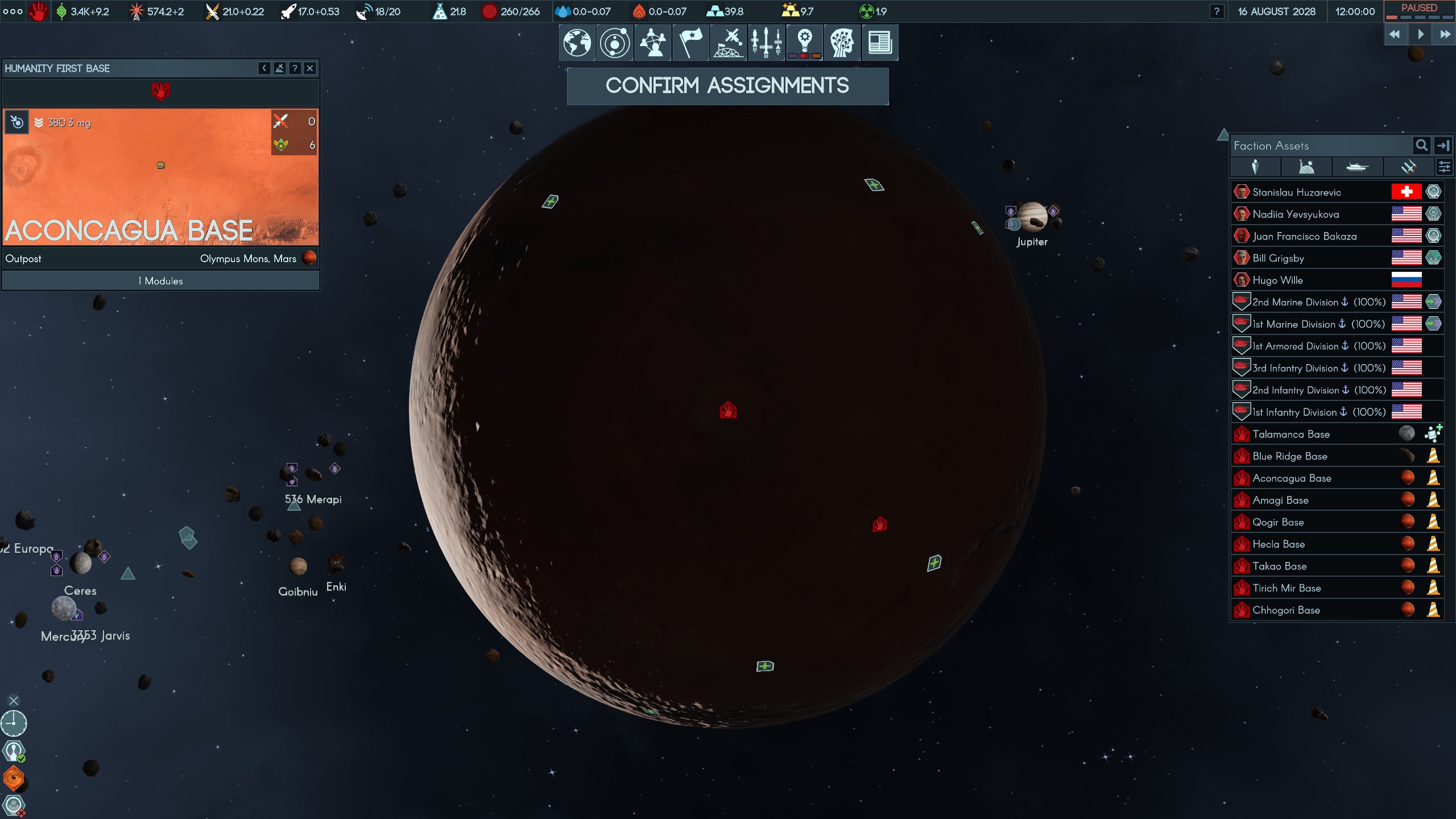Viewport: 1456px width, 819px height.
Task: Open the Earth globe view
Action: pos(577,43)
